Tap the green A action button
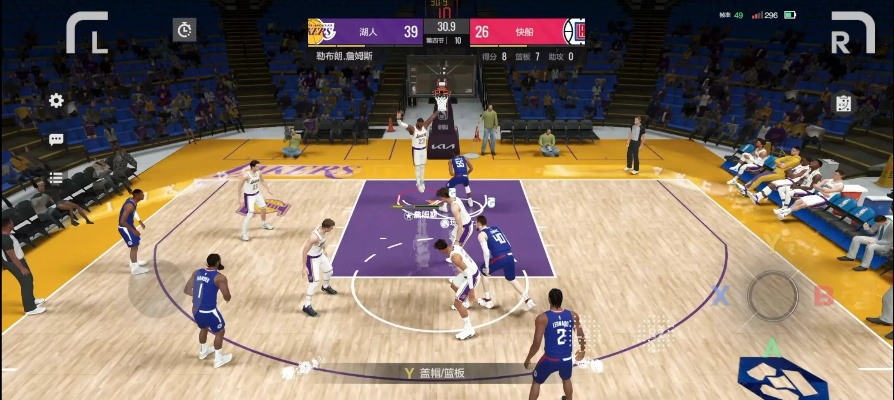 click(772, 348)
